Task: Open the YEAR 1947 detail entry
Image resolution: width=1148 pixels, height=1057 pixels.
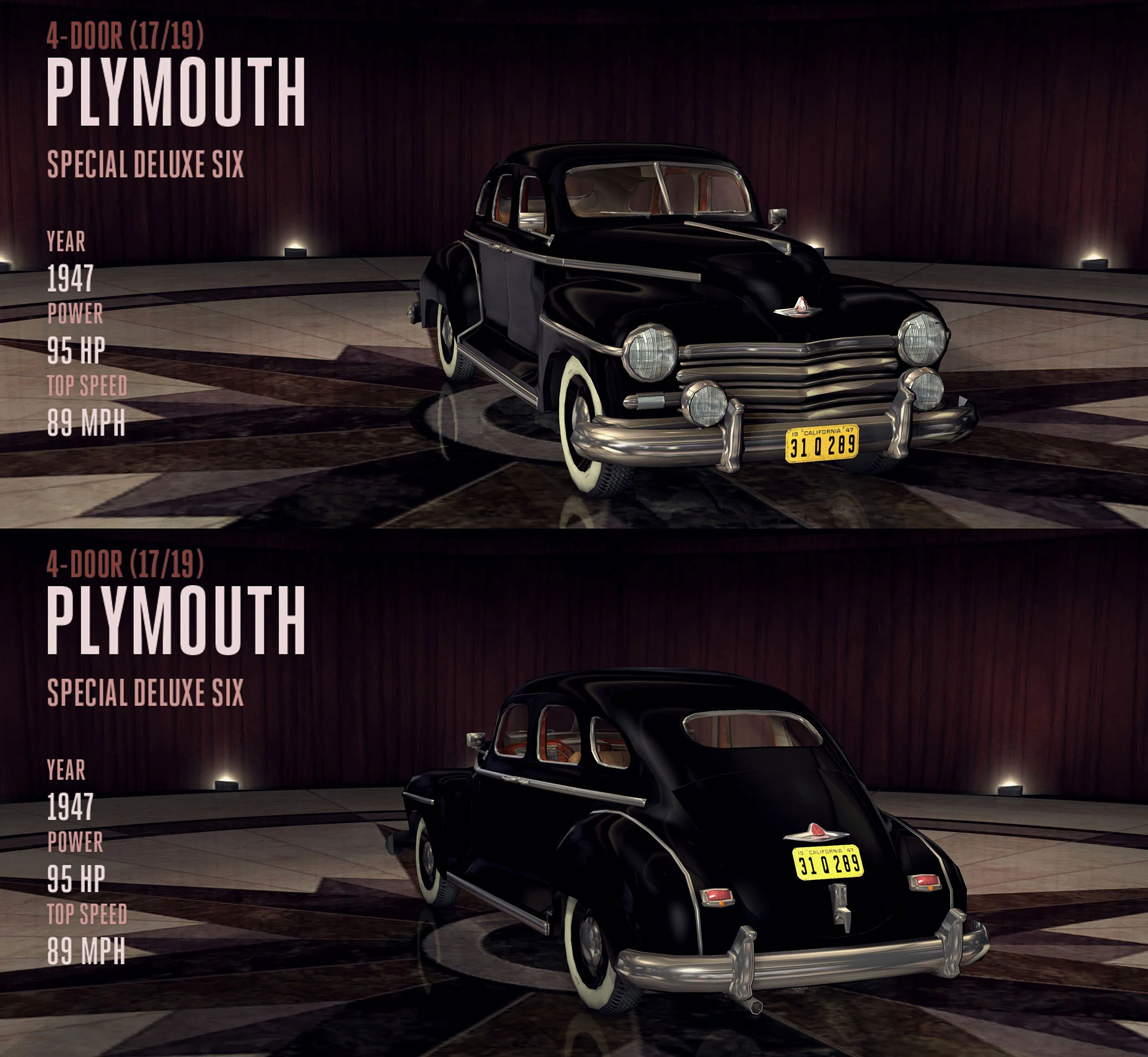Action: (72, 278)
